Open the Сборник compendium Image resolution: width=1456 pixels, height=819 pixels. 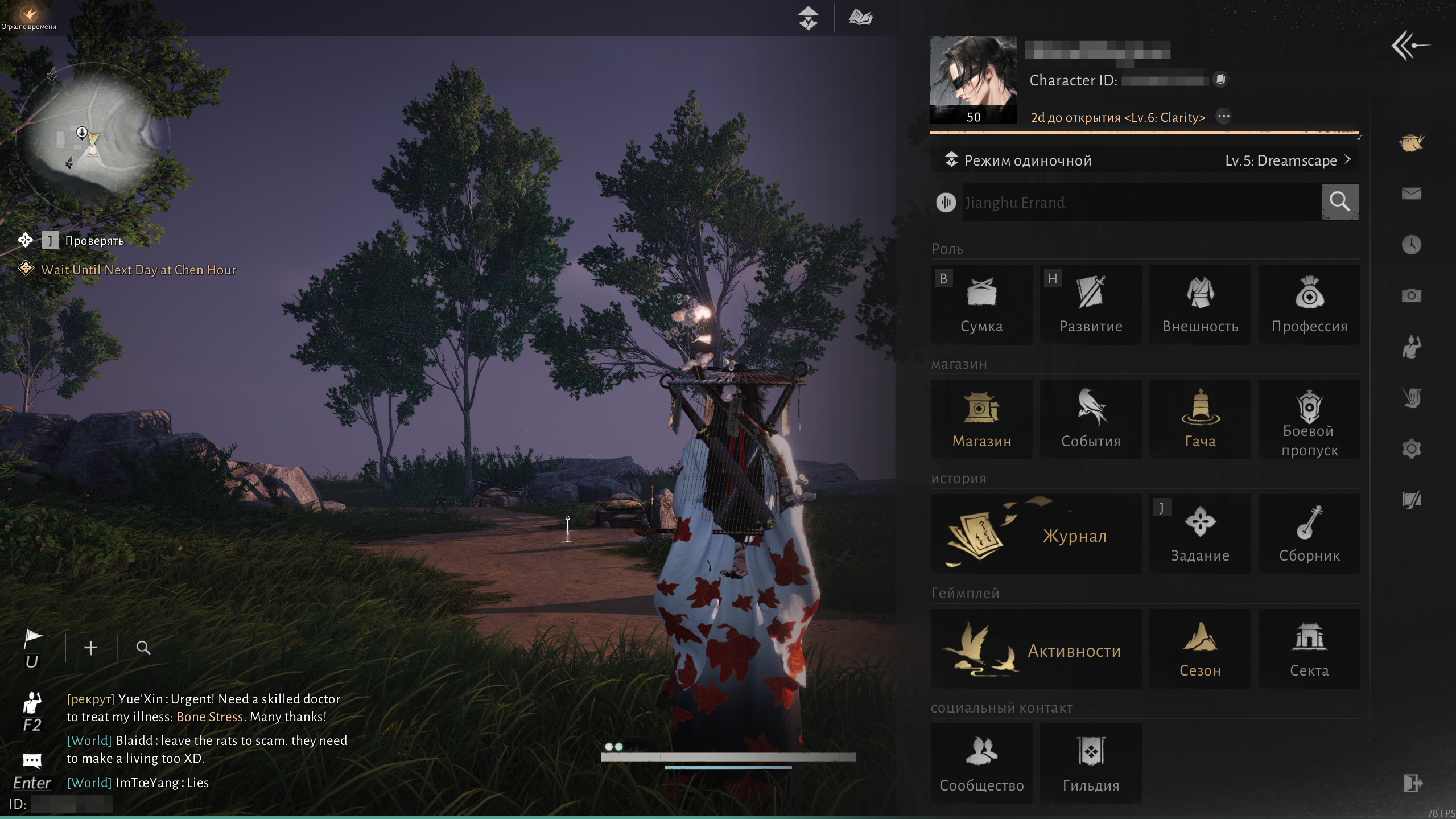1309,534
